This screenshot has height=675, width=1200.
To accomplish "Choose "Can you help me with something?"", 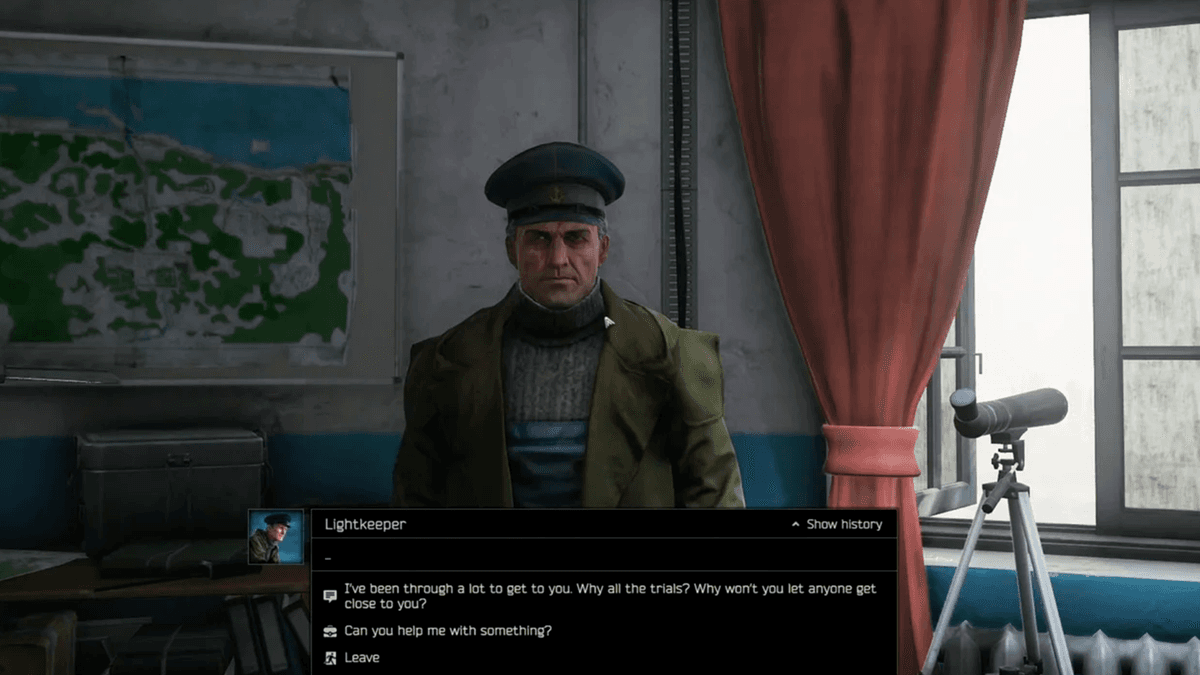I will point(447,631).
